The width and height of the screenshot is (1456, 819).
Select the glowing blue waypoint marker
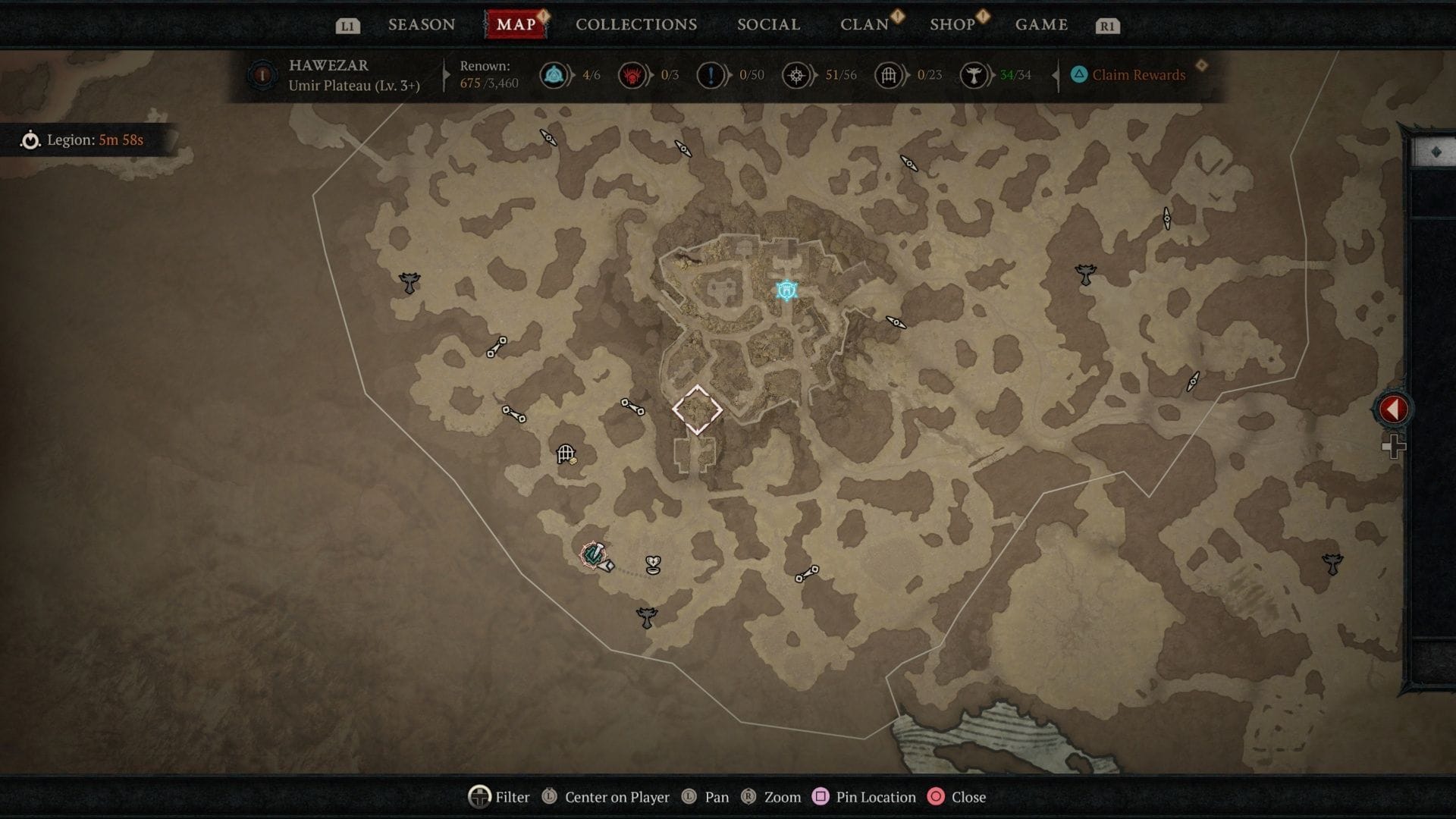point(786,290)
